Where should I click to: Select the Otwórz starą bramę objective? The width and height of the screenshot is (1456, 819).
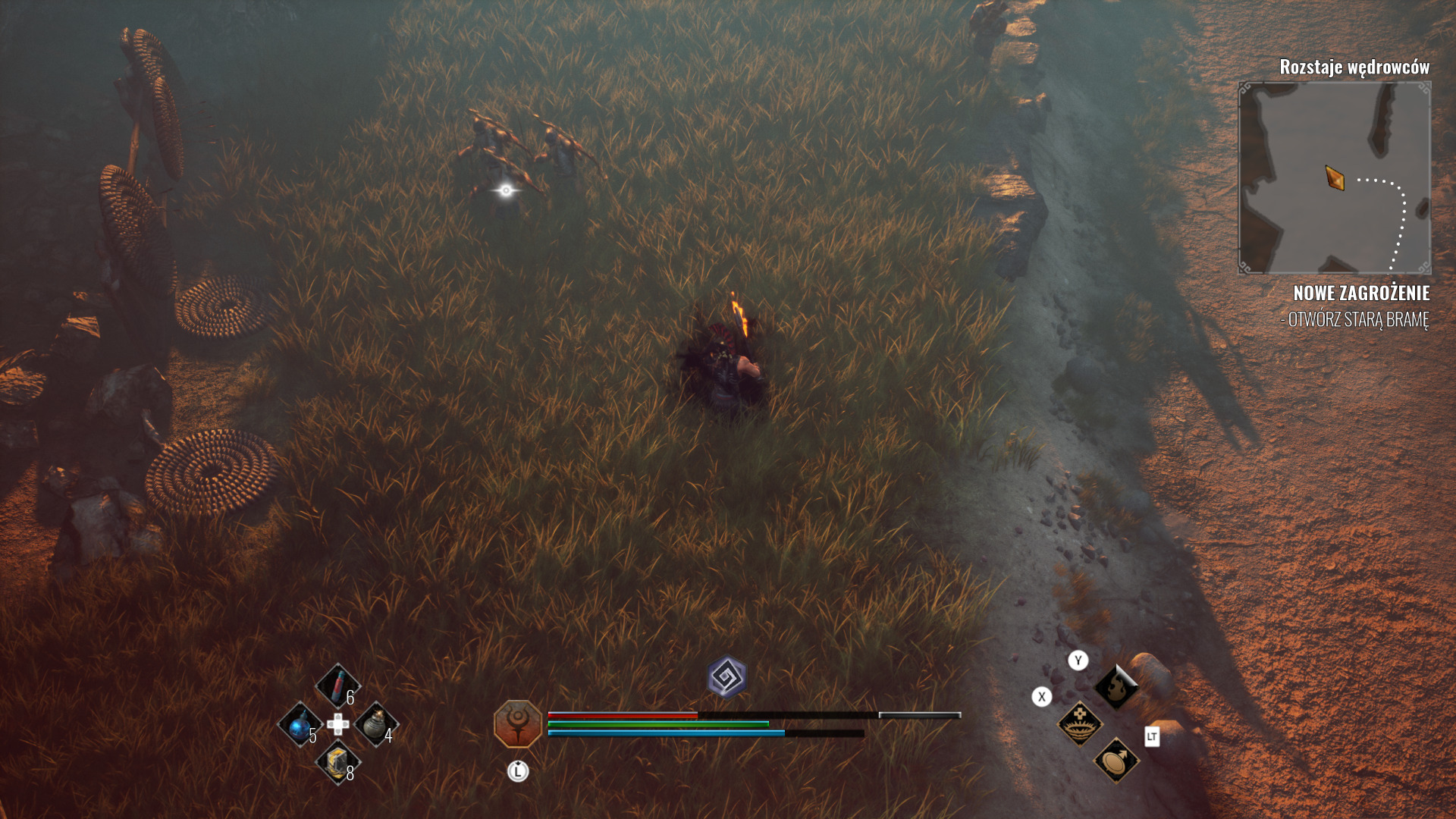pos(1355,319)
